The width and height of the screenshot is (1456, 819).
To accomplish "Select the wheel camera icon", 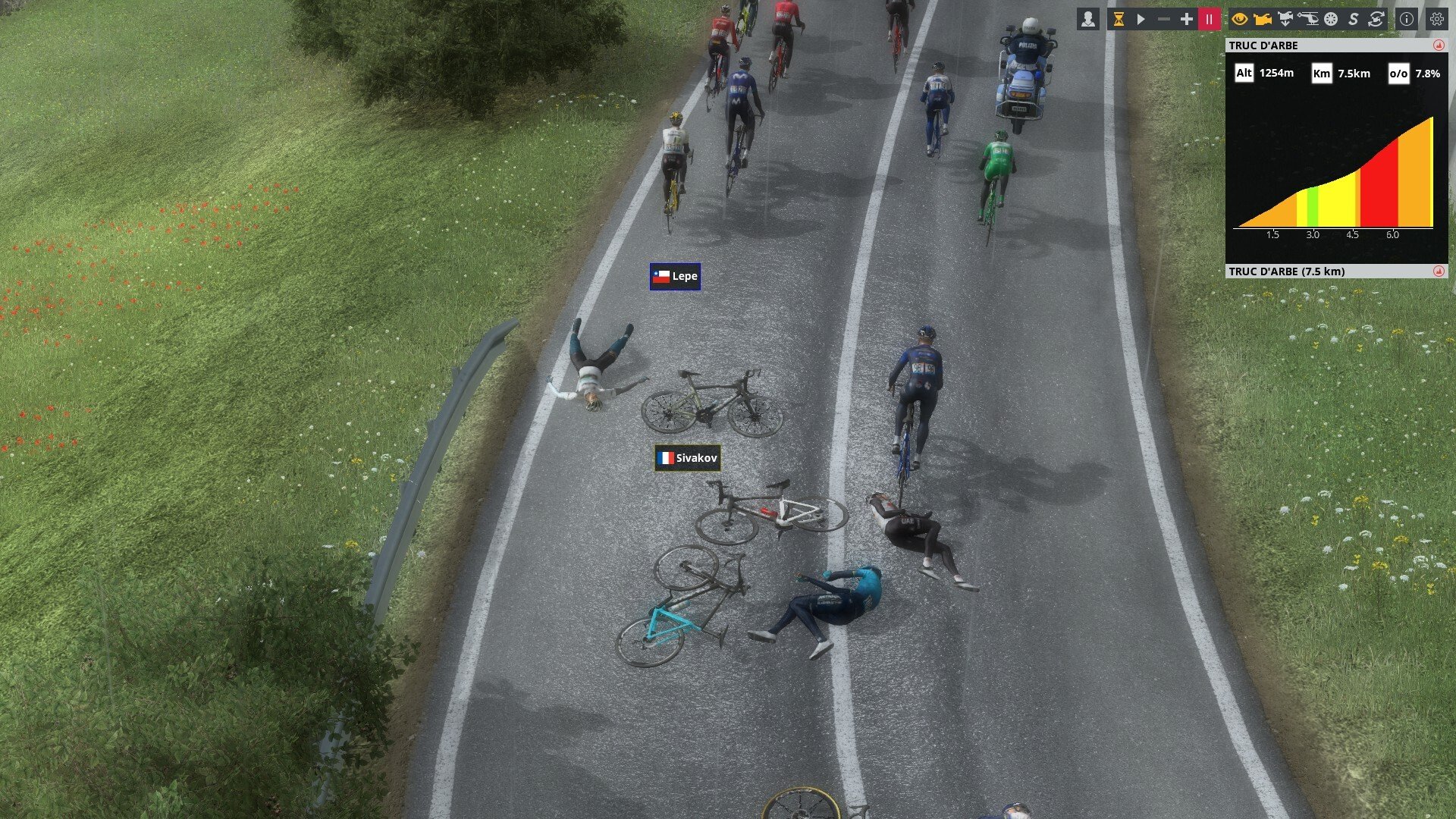I will click(1331, 20).
